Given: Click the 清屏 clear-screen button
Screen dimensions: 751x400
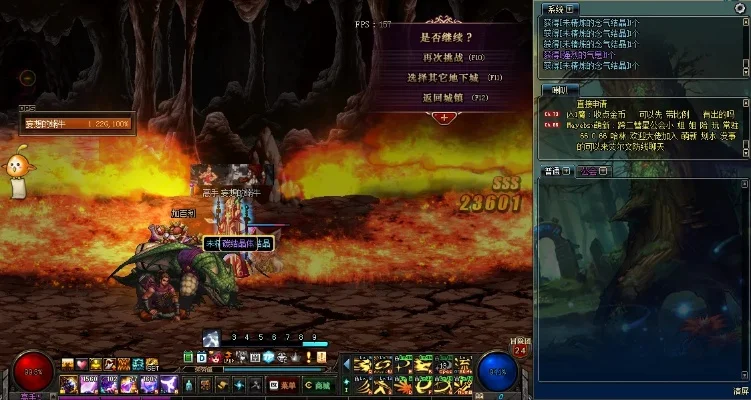Looking at the screenshot, I should coord(739,390).
